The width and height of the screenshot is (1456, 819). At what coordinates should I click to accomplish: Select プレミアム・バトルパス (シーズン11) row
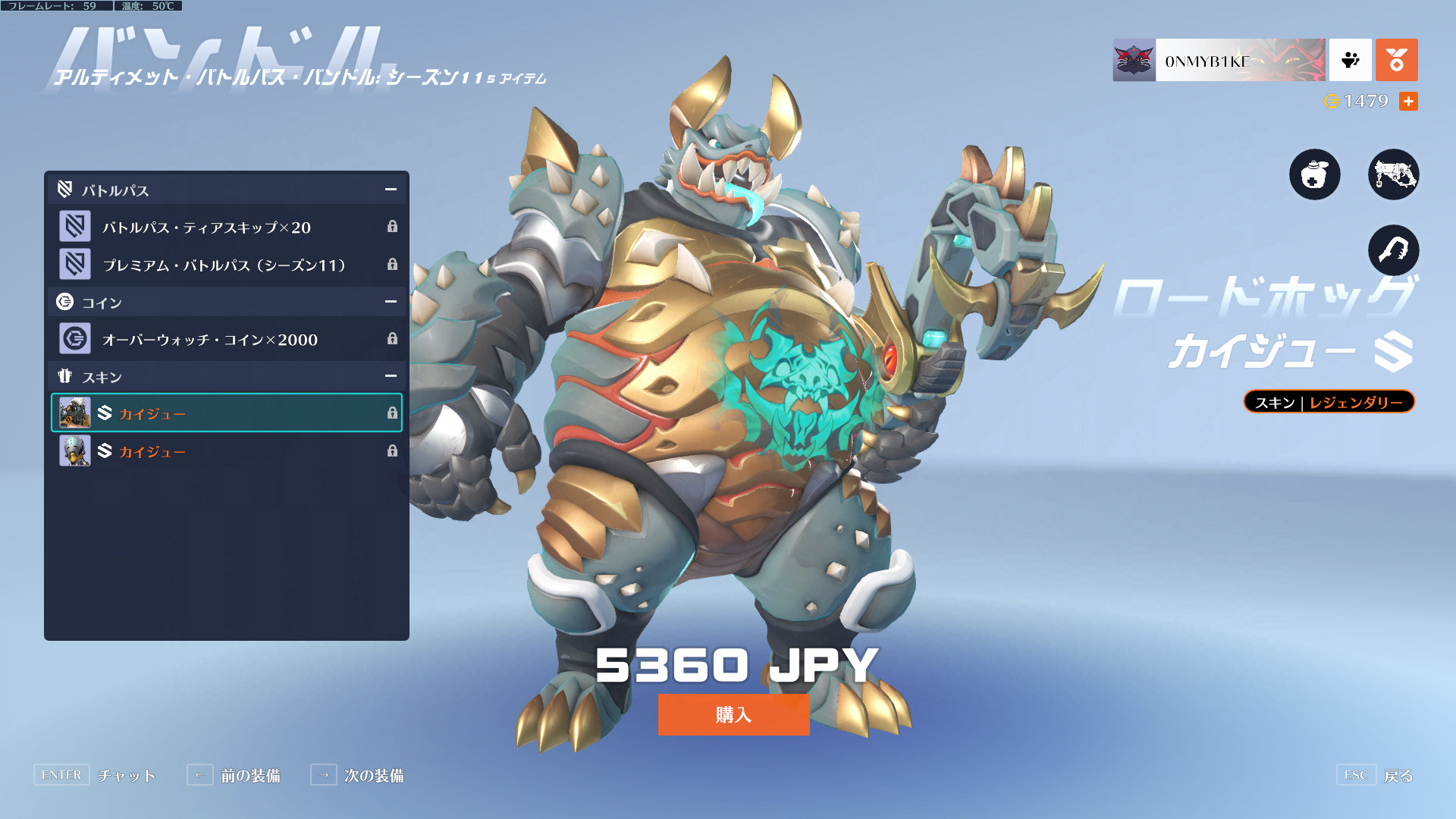tap(227, 265)
